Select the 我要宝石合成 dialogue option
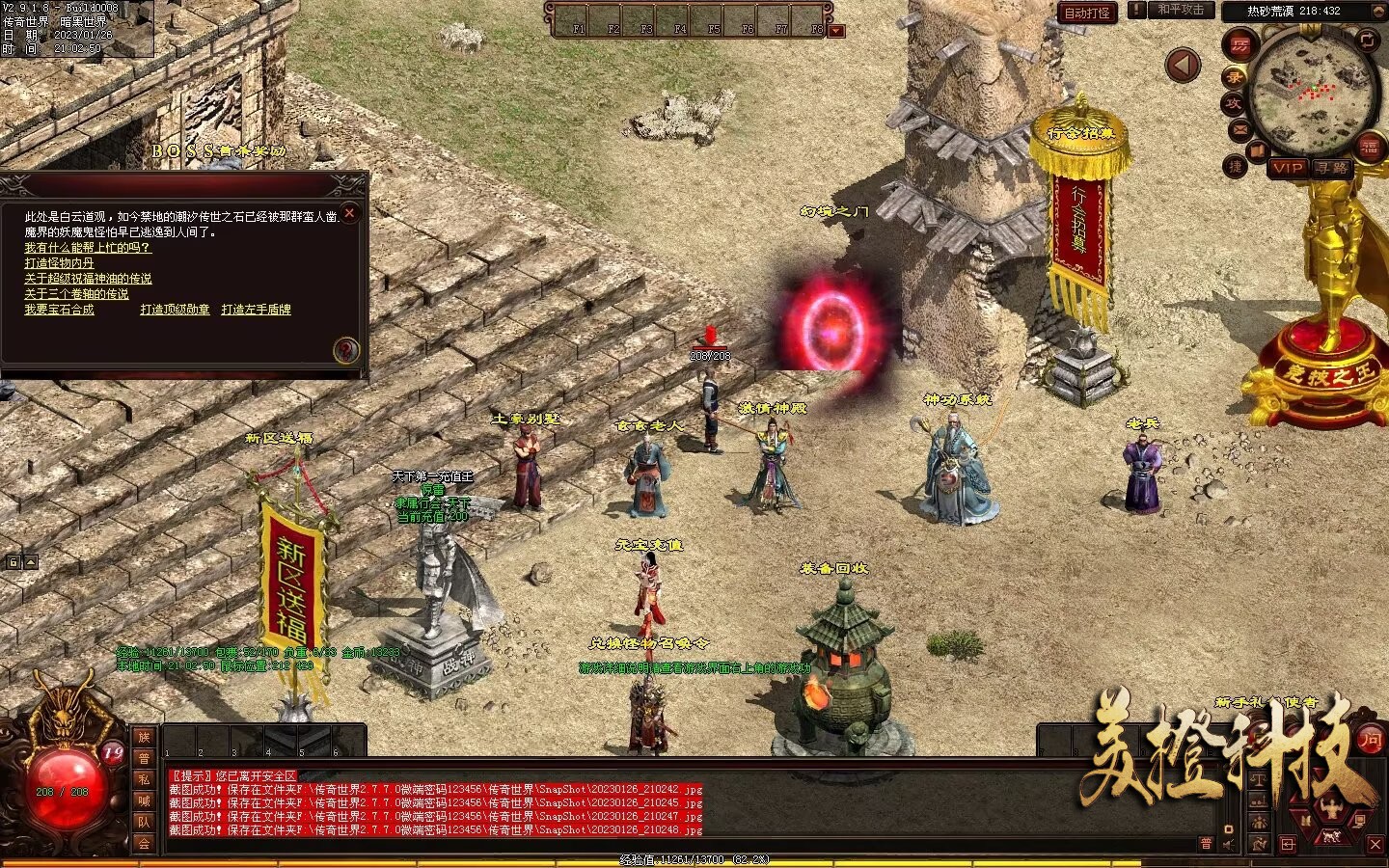Screen dimensions: 1389x868 coord(60,310)
